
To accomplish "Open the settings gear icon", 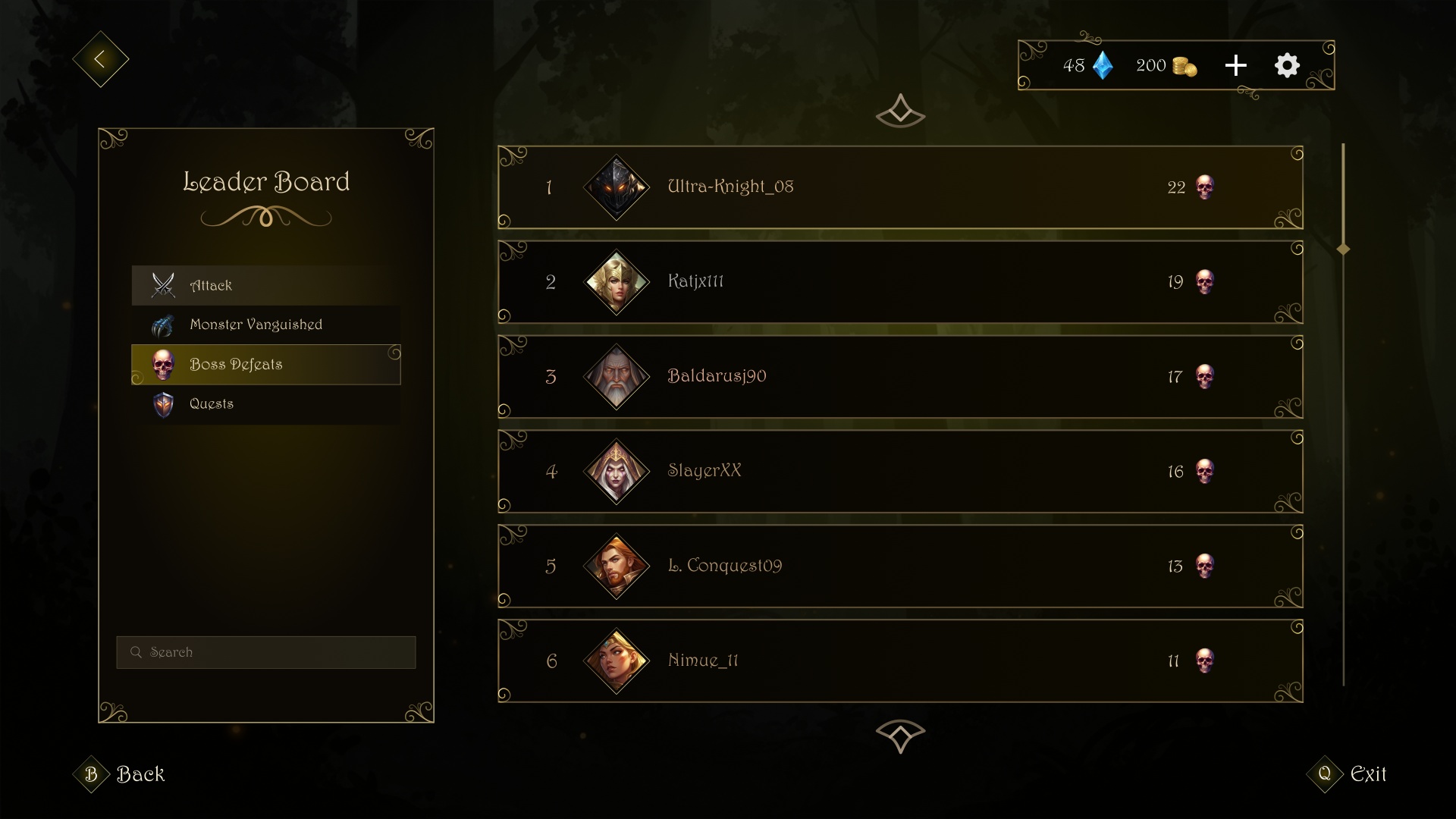I will [x=1286, y=65].
